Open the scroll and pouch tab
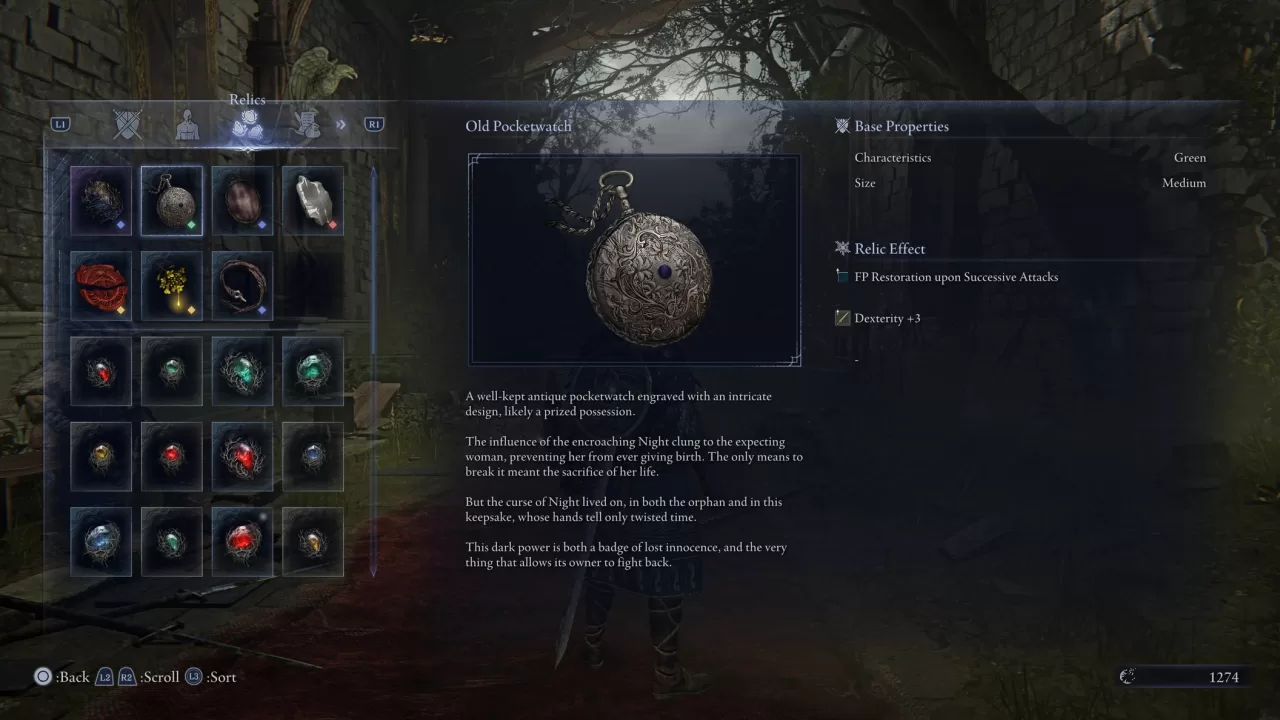The width and height of the screenshot is (1280, 720). [306, 124]
